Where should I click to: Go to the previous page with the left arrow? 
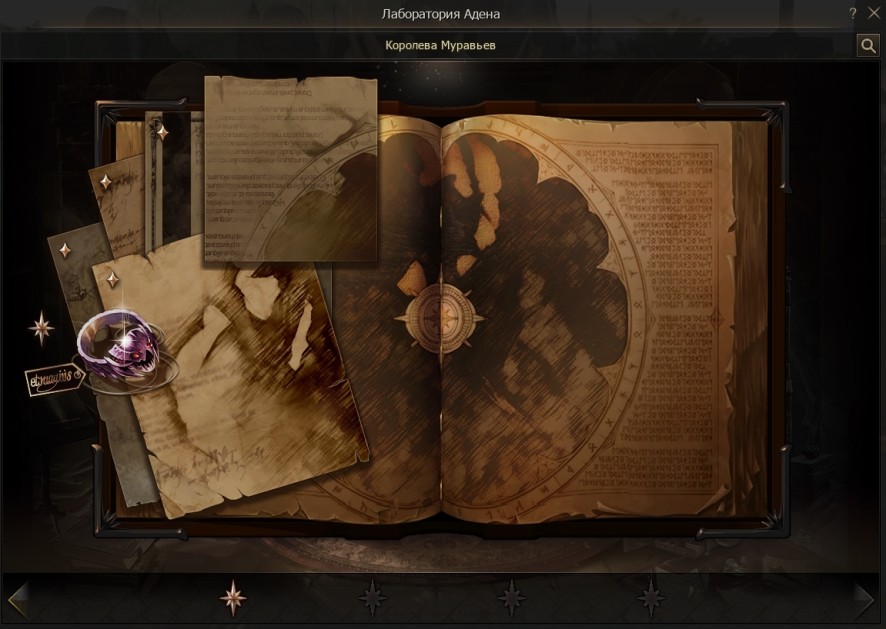point(17,599)
